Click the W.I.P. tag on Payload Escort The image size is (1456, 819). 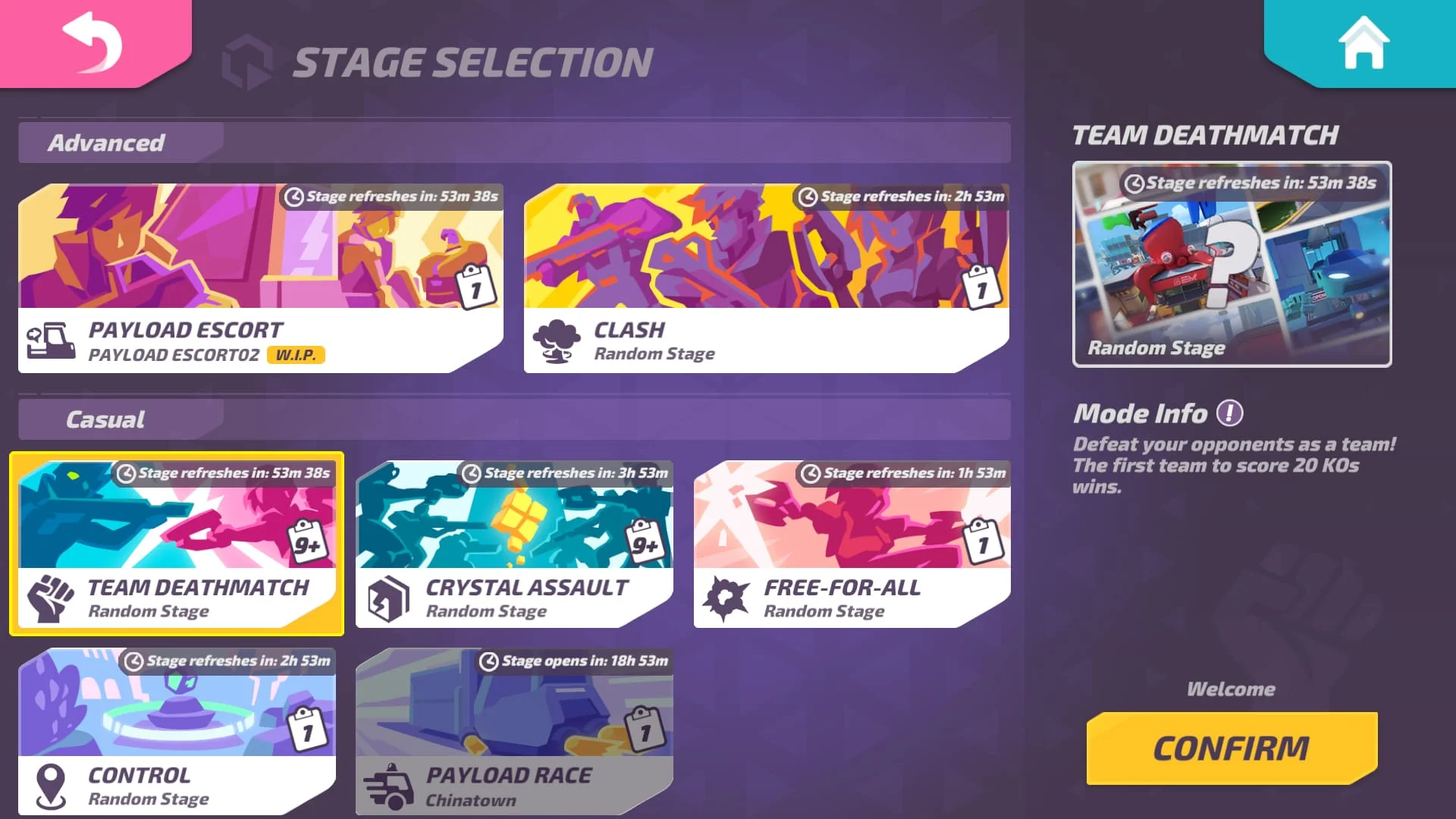point(297,354)
